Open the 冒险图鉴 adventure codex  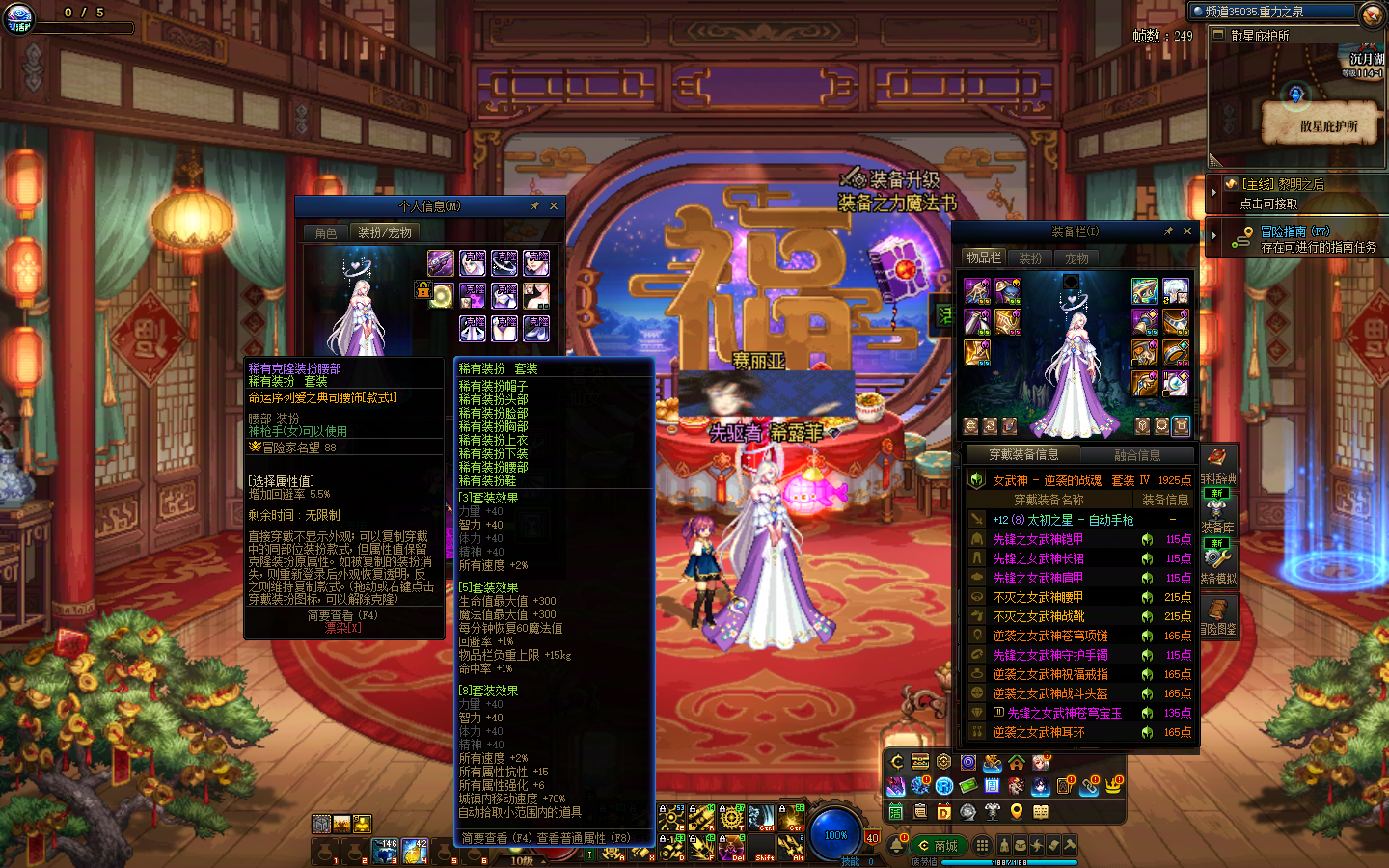pos(1217,615)
